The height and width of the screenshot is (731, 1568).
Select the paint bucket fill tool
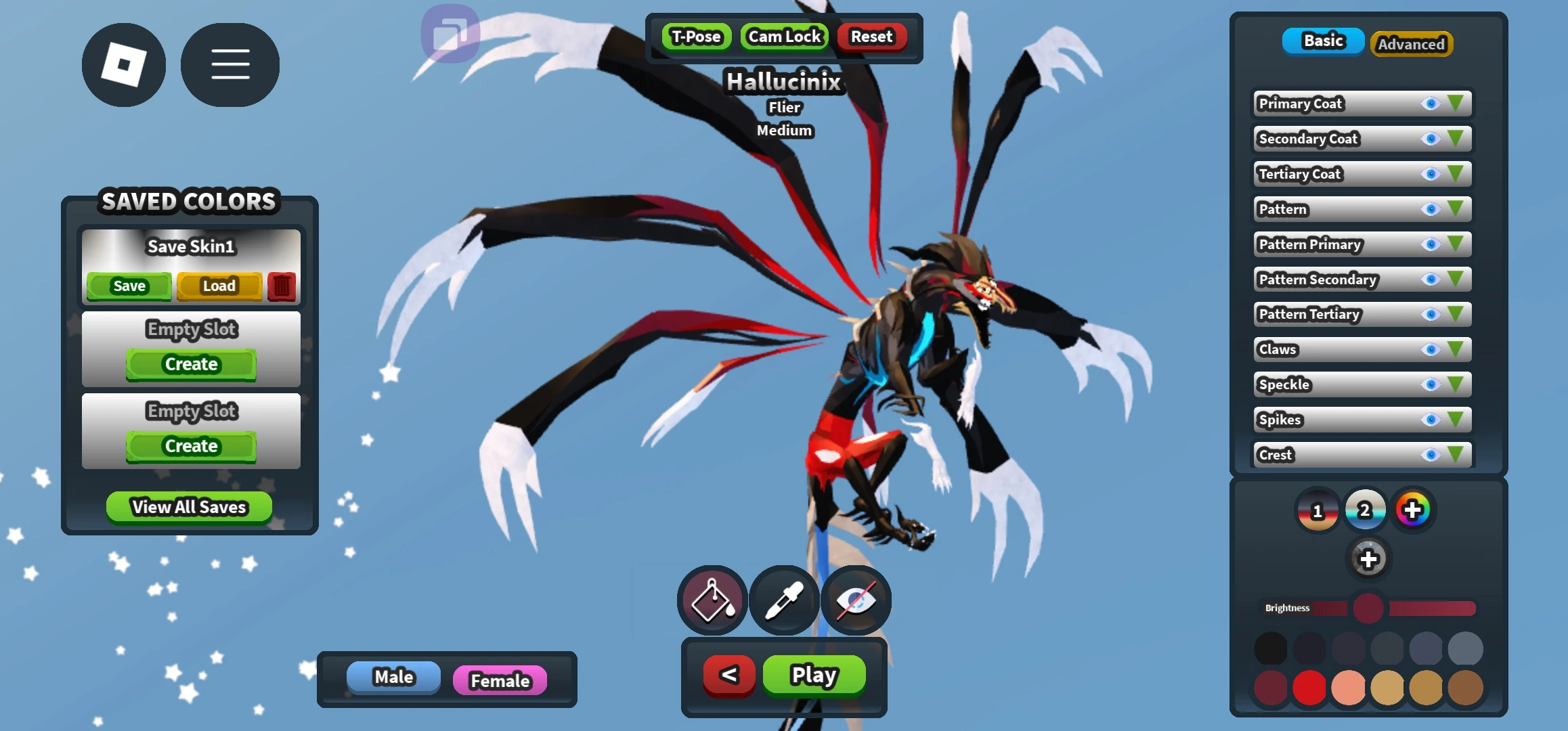712,600
